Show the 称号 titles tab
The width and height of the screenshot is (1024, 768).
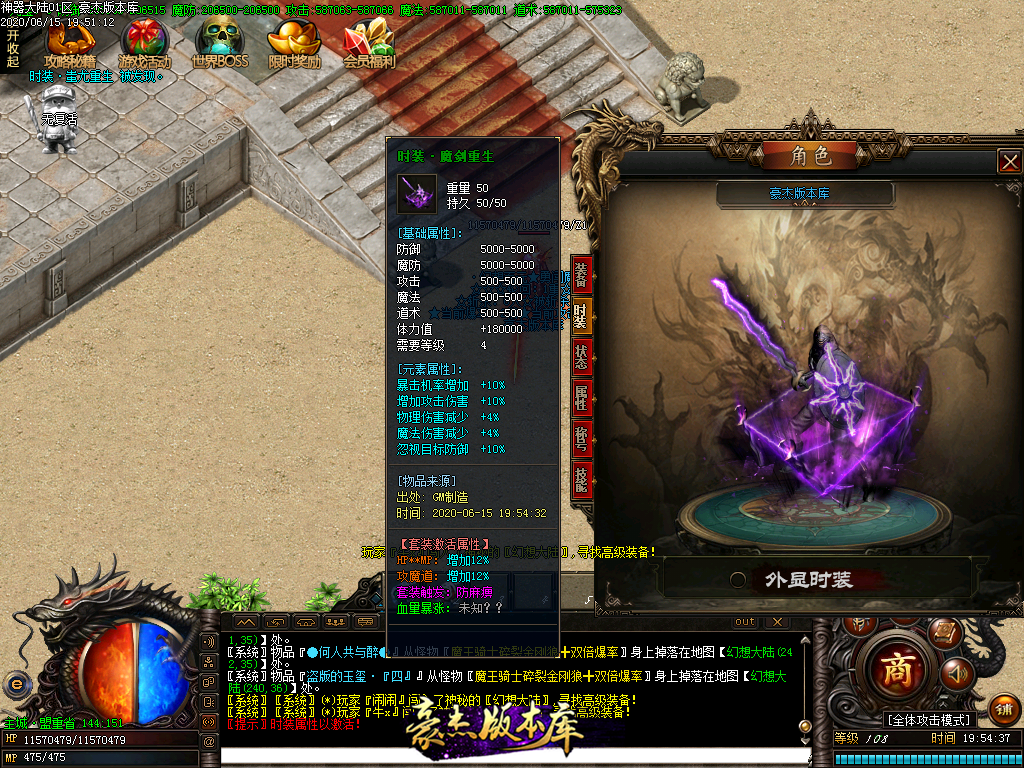coord(582,438)
